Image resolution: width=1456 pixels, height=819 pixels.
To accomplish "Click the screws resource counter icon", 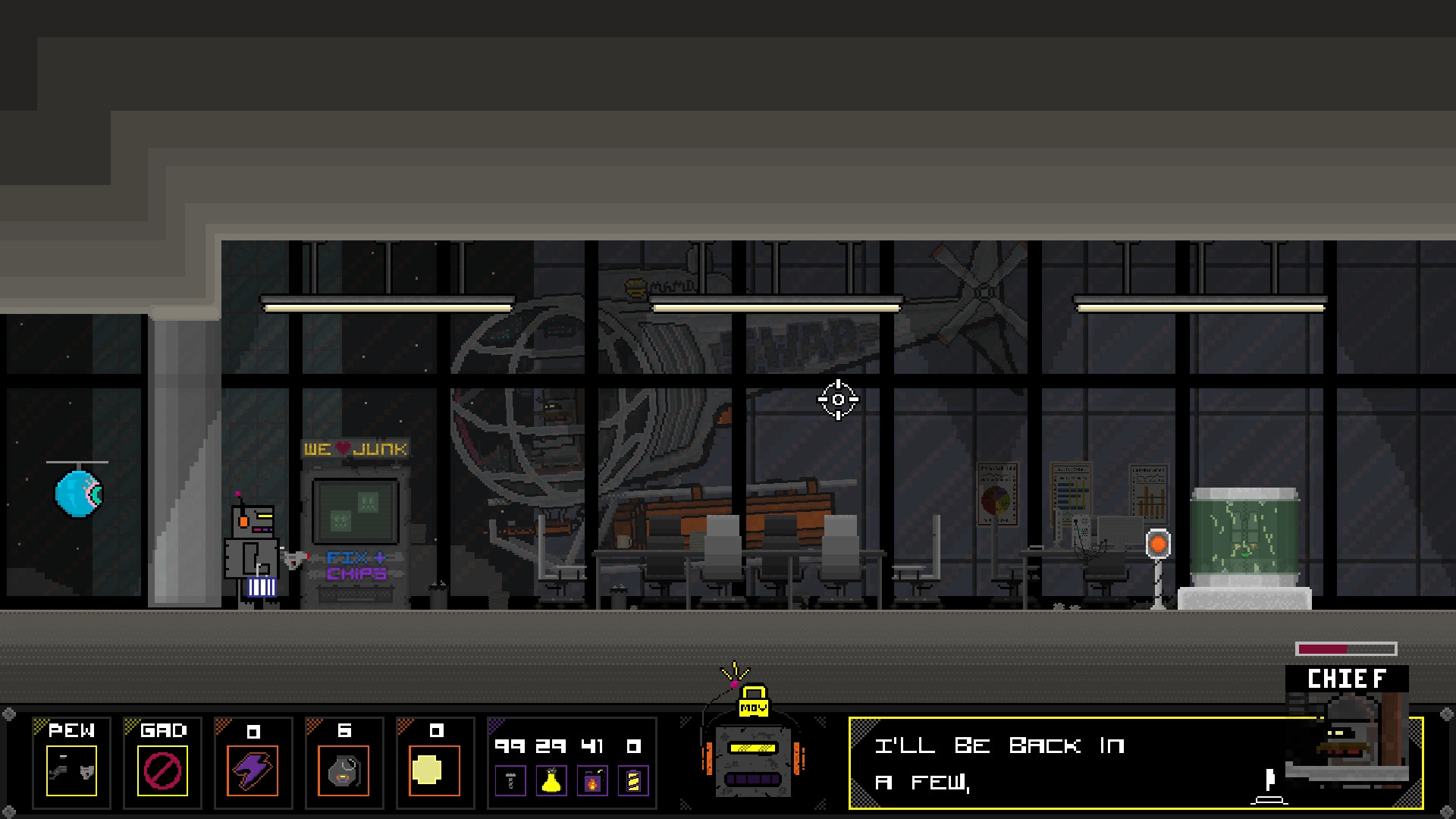I will [x=513, y=780].
